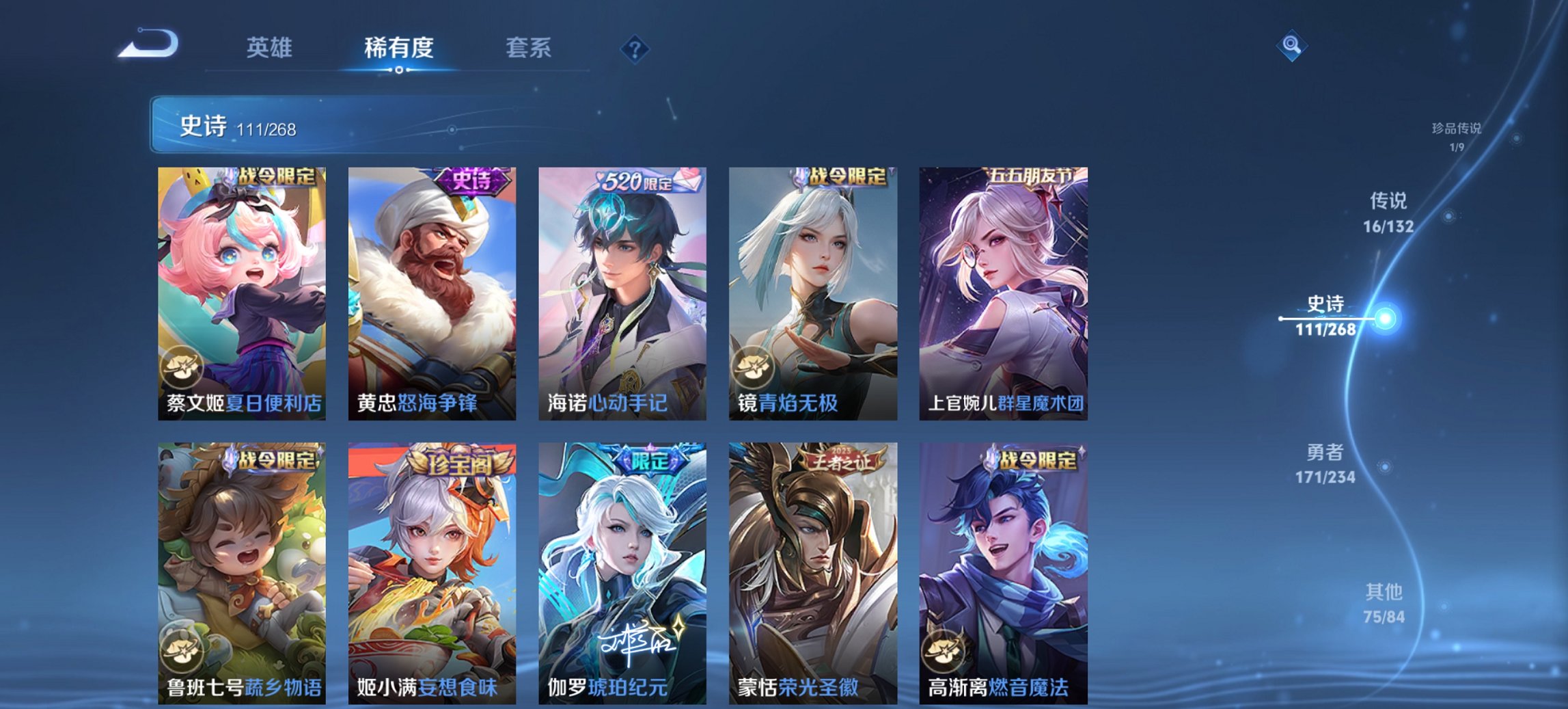
Task: Click the question mark help icon
Action: click(x=635, y=48)
